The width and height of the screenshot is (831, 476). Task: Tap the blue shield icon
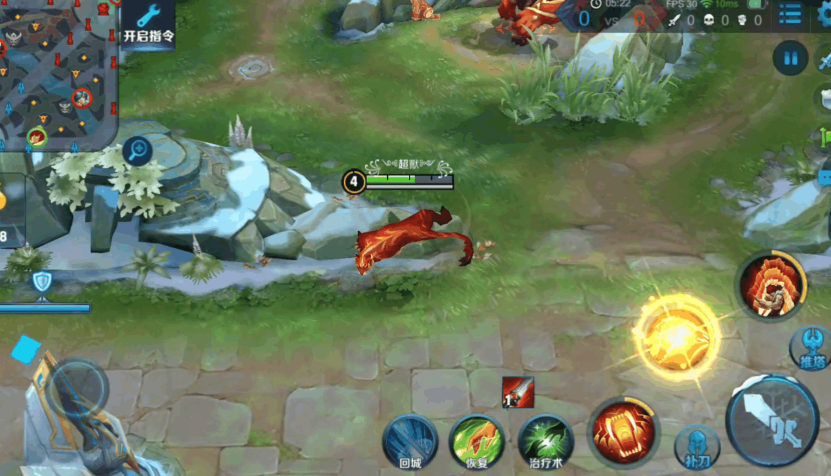pyautogui.click(x=42, y=282)
